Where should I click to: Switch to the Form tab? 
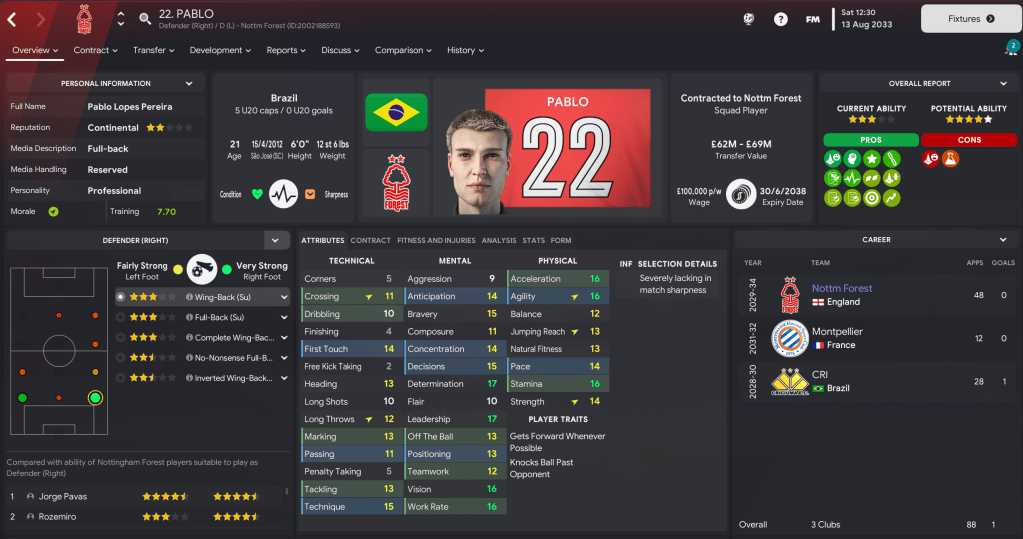561,240
